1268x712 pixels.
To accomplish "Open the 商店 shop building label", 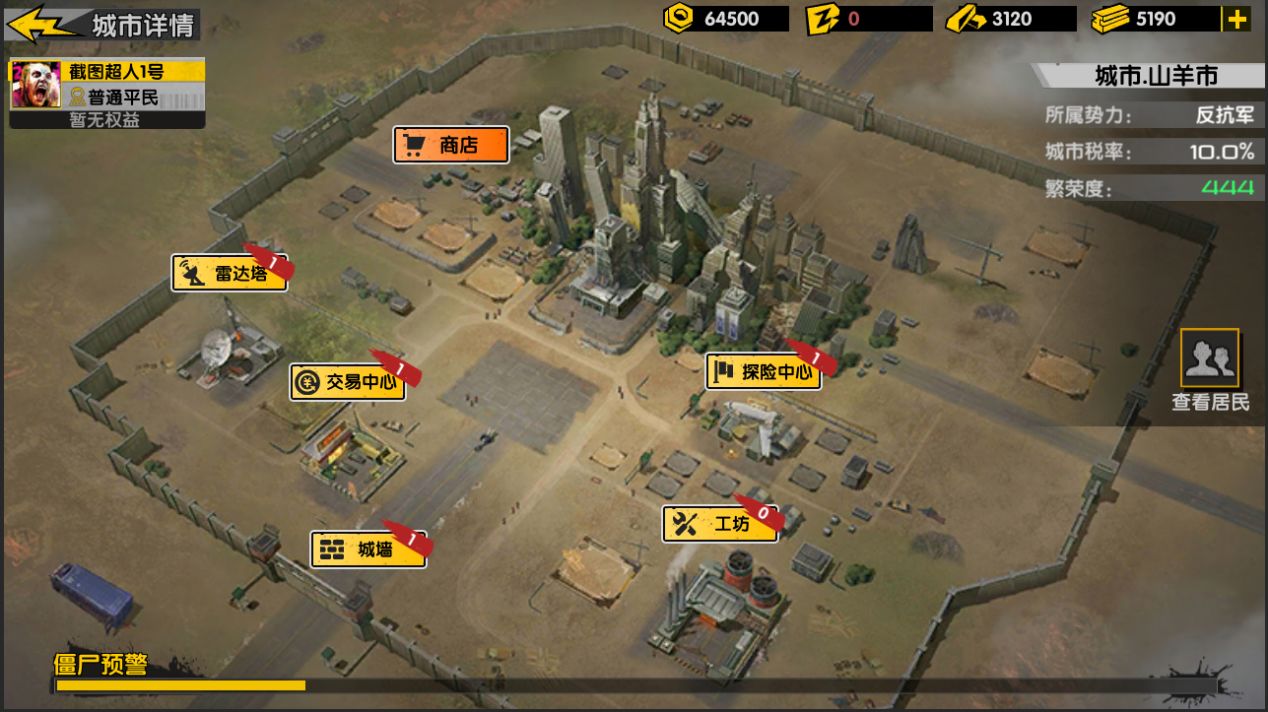I will tap(451, 145).
